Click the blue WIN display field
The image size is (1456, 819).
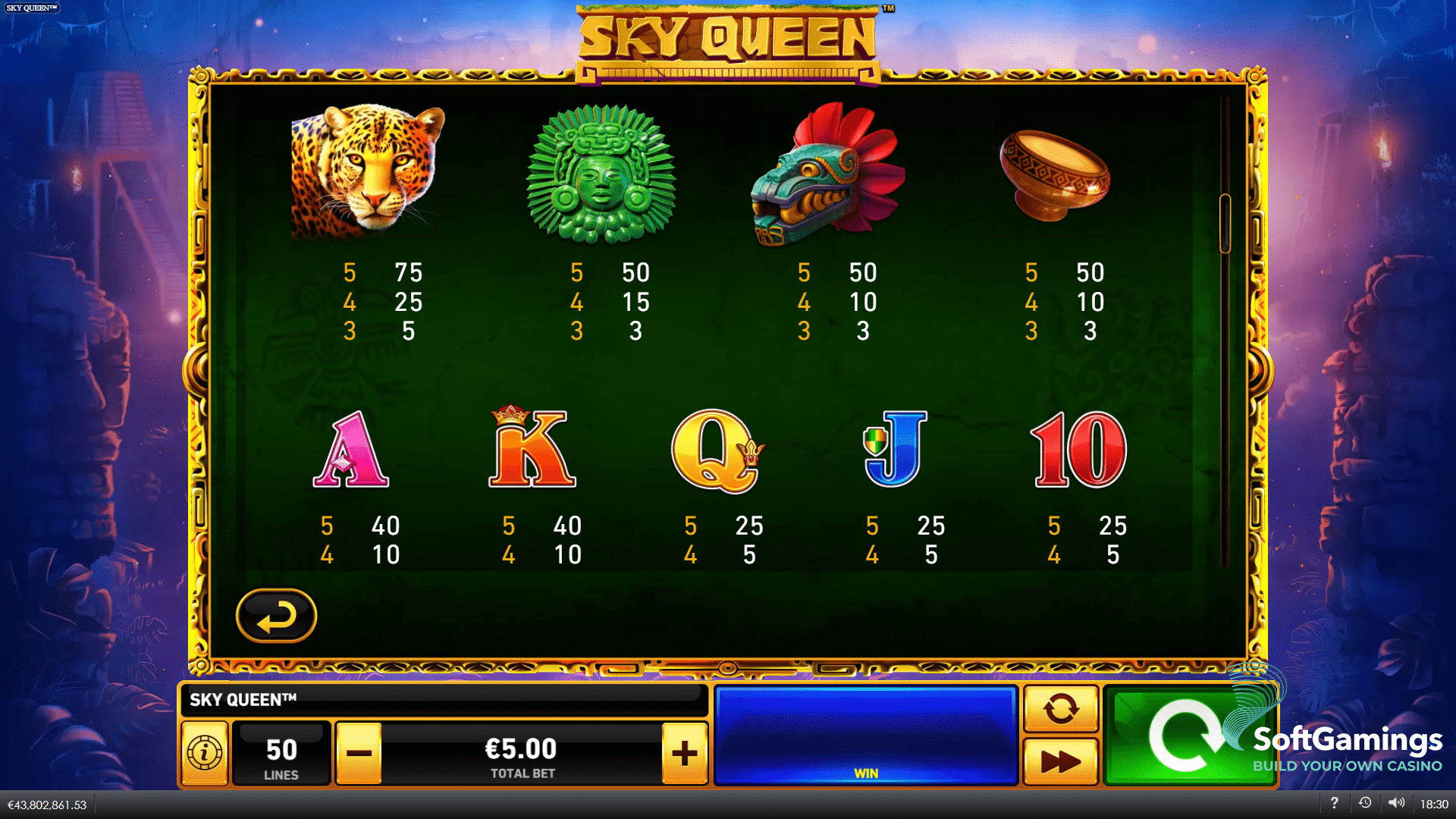point(867,732)
